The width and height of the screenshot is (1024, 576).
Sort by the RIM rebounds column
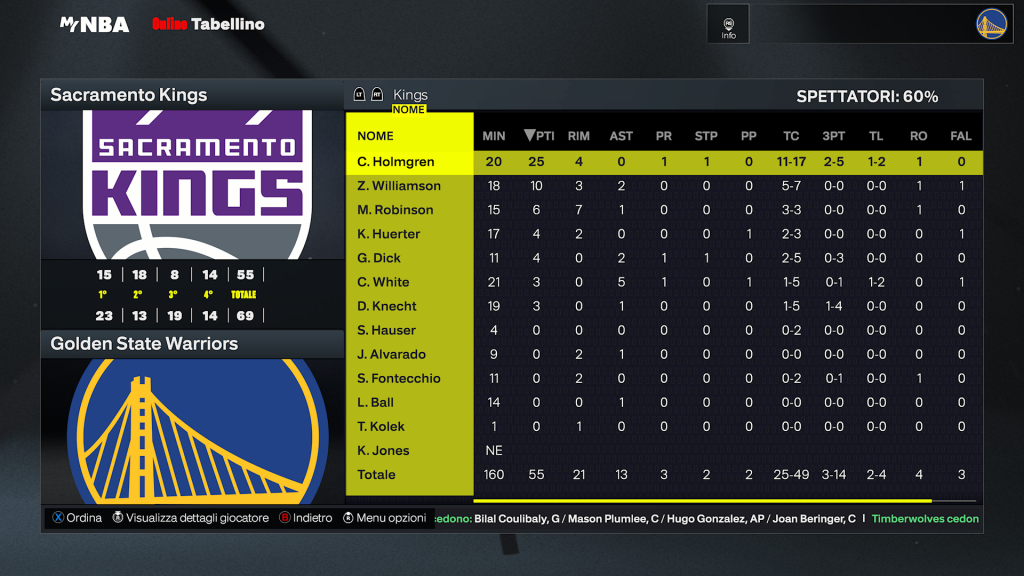pyautogui.click(x=578, y=136)
